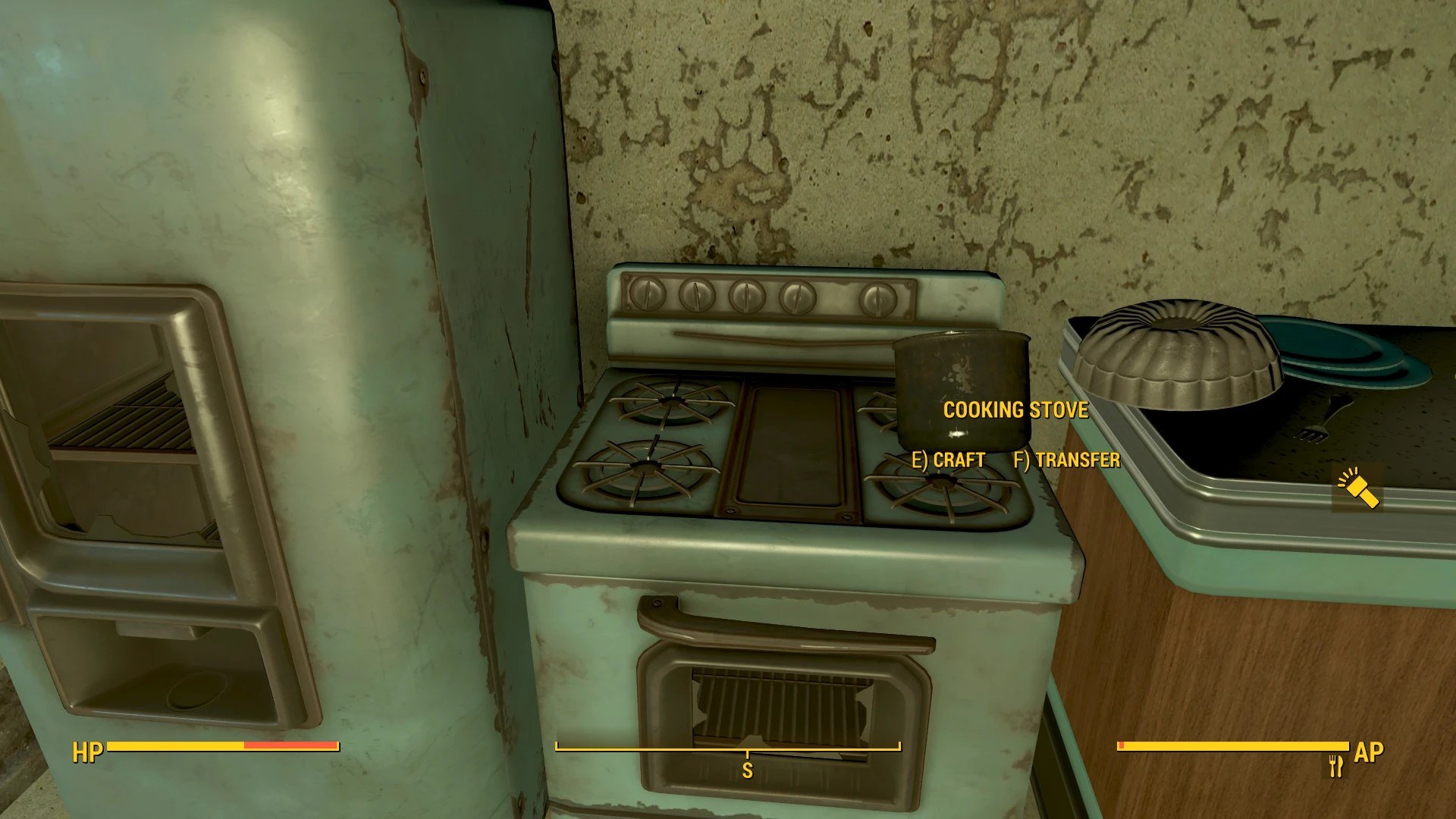
Task: Click the compass bar showing S
Action: (x=728, y=748)
